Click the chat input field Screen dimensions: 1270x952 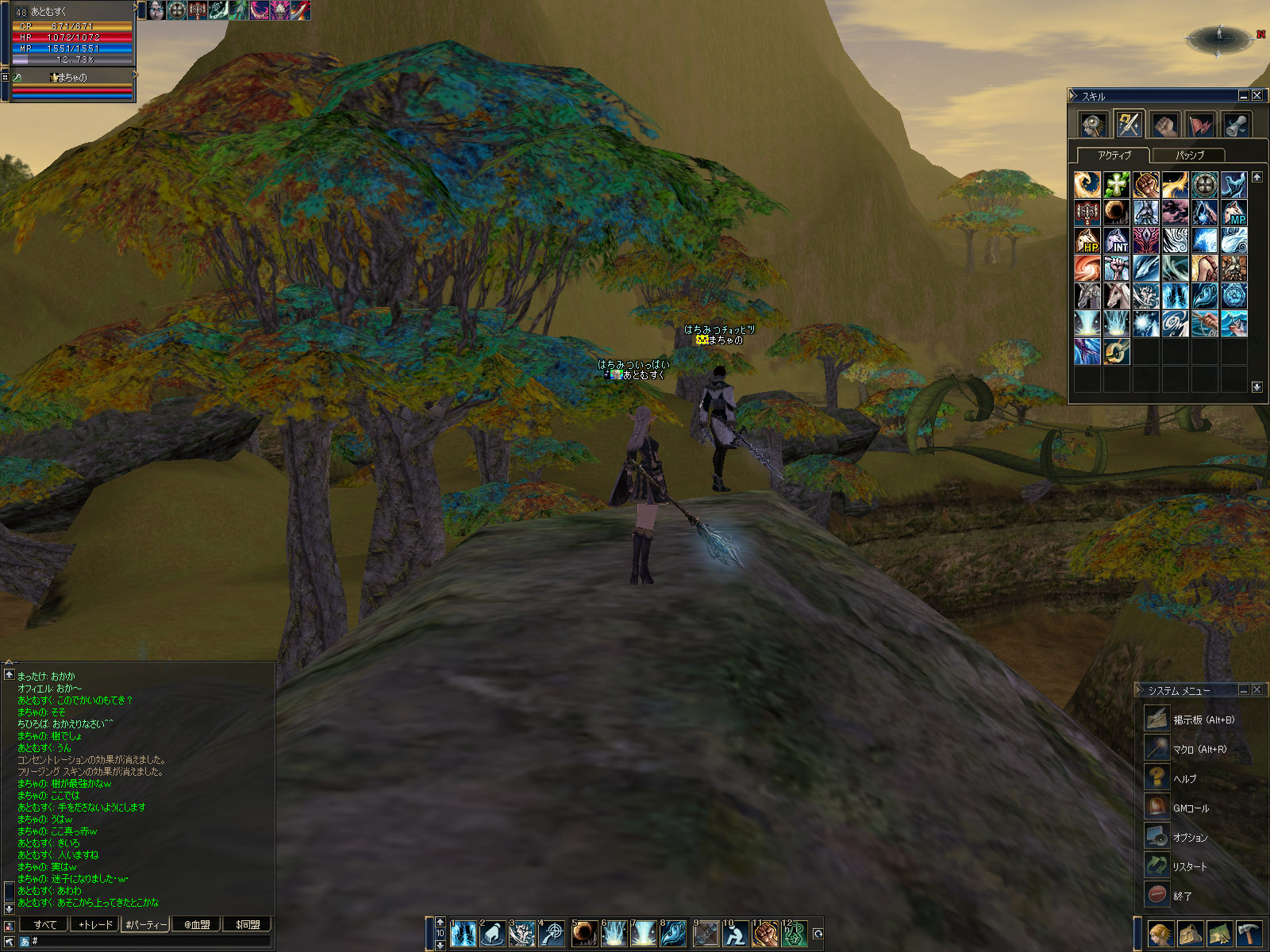coord(151,941)
